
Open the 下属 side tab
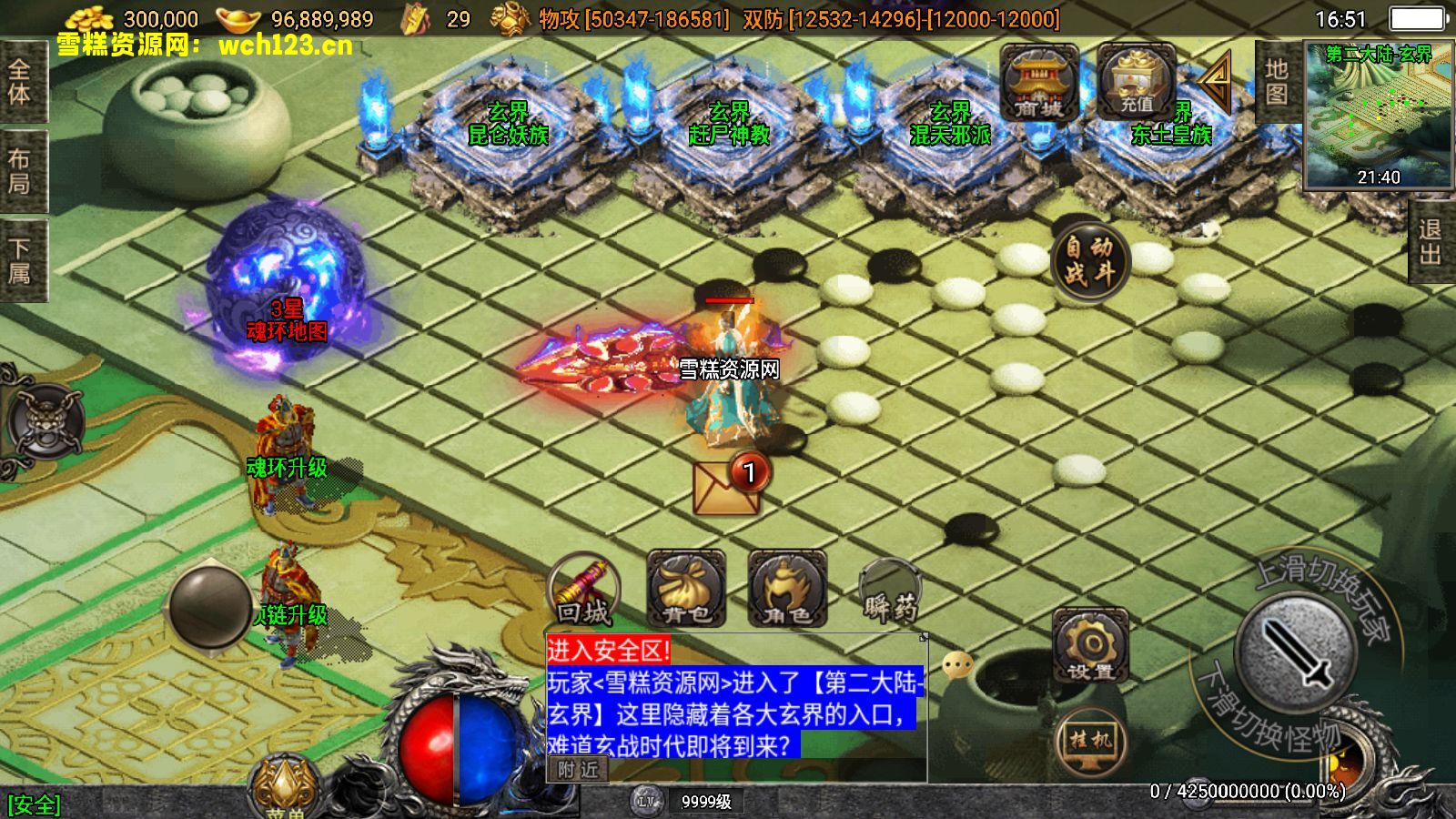[20, 260]
